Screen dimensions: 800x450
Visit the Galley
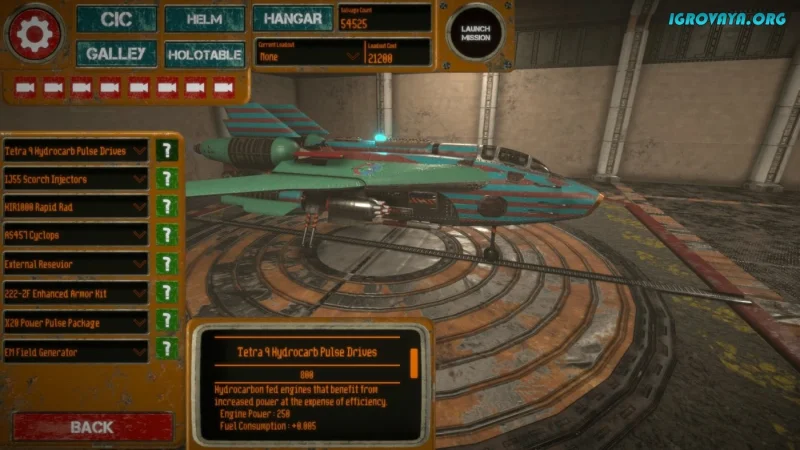tap(116, 54)
